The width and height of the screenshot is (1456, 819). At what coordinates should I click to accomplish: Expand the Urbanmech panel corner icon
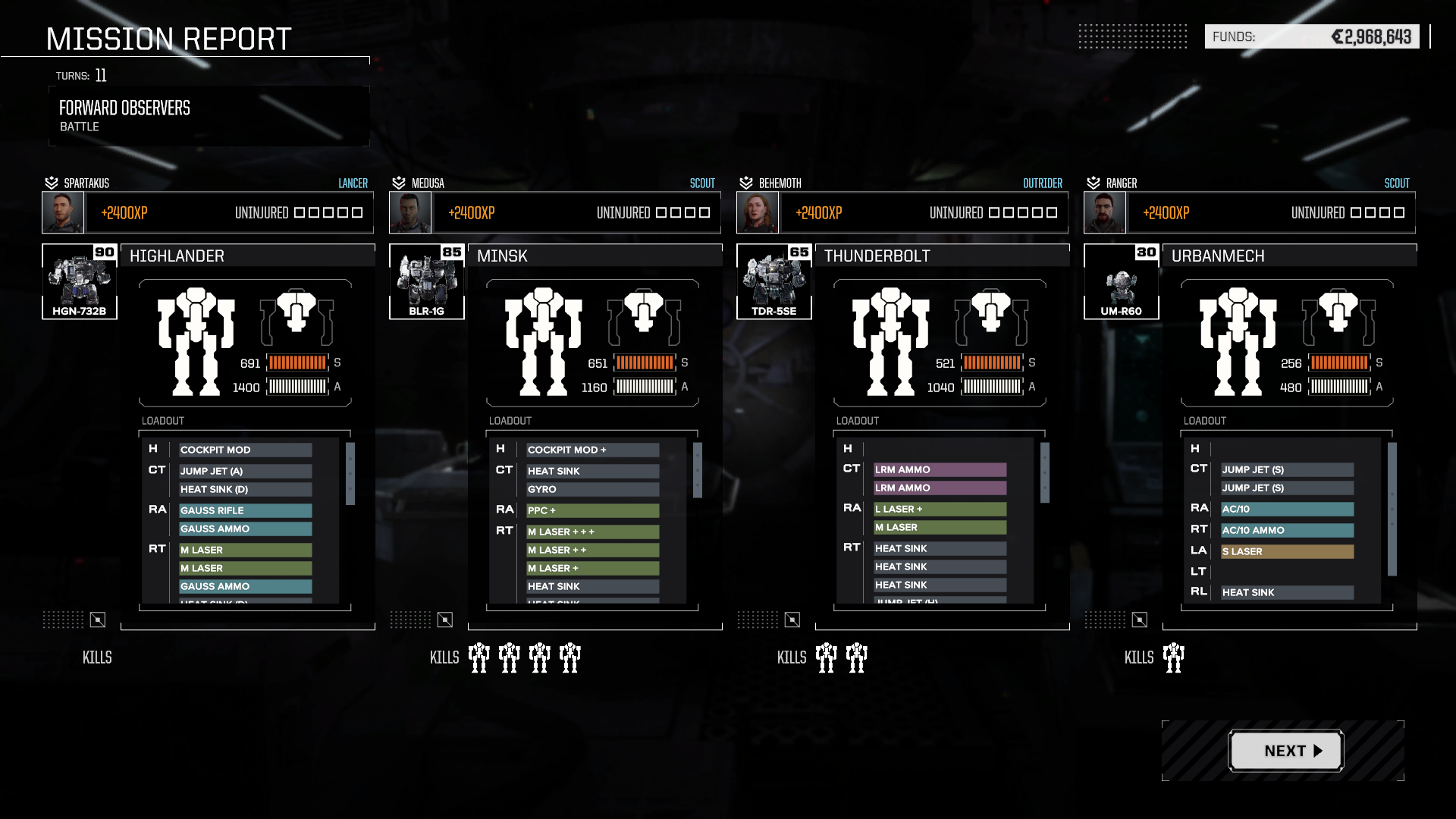(x=1140, y=620)
